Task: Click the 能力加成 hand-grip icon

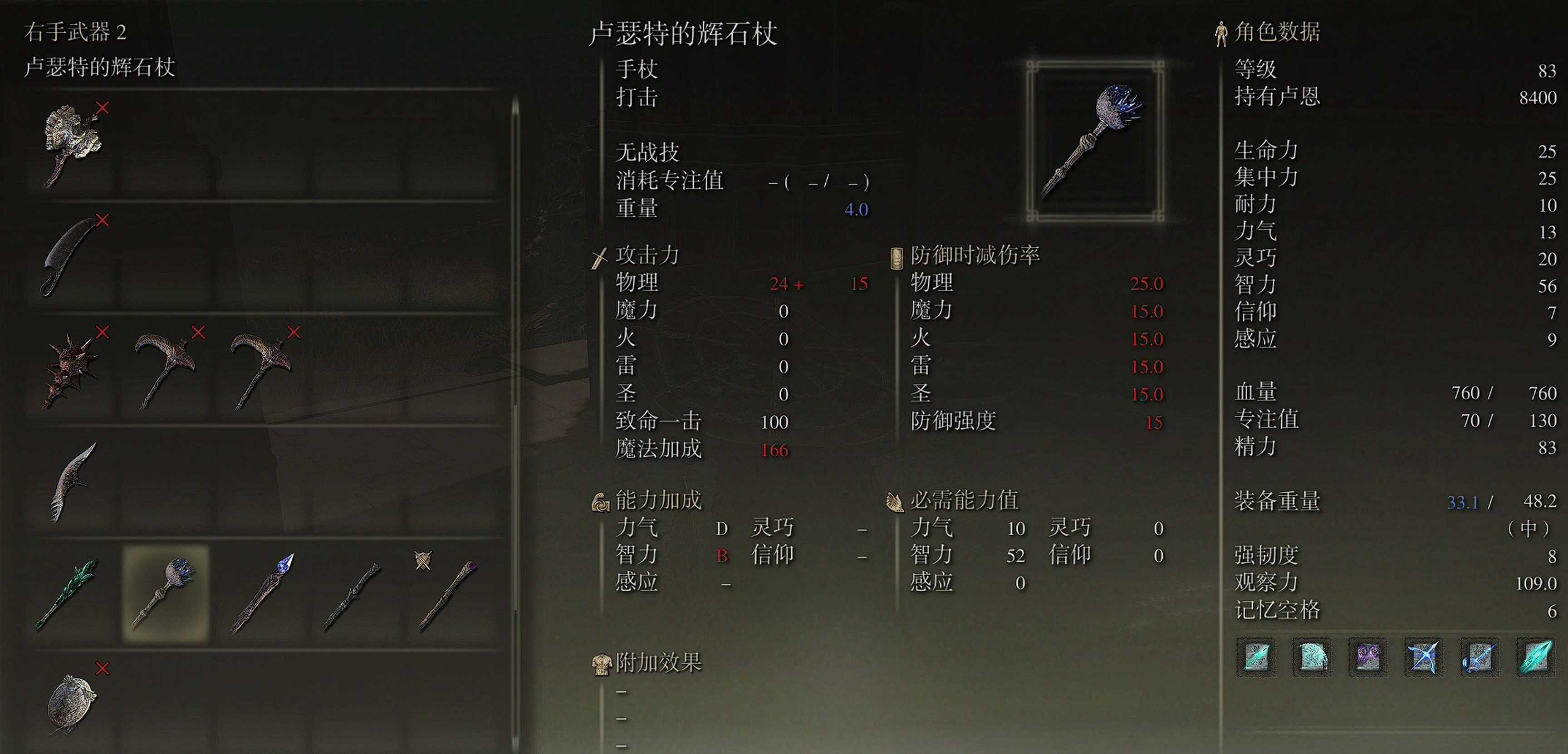Action: point(602,502)
